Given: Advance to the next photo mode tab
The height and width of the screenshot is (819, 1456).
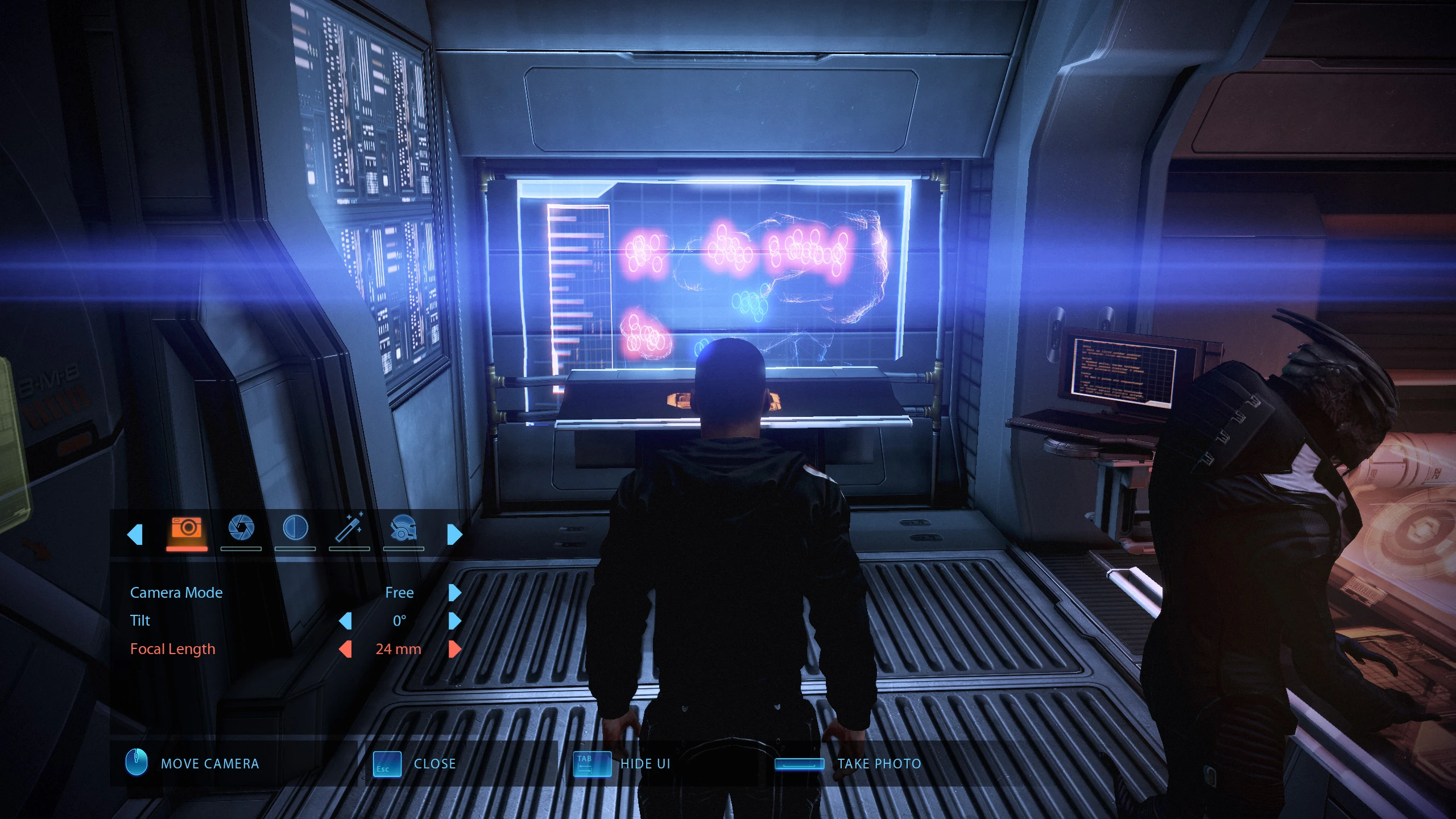Looking at the screenshot, I should click(454, 535).
